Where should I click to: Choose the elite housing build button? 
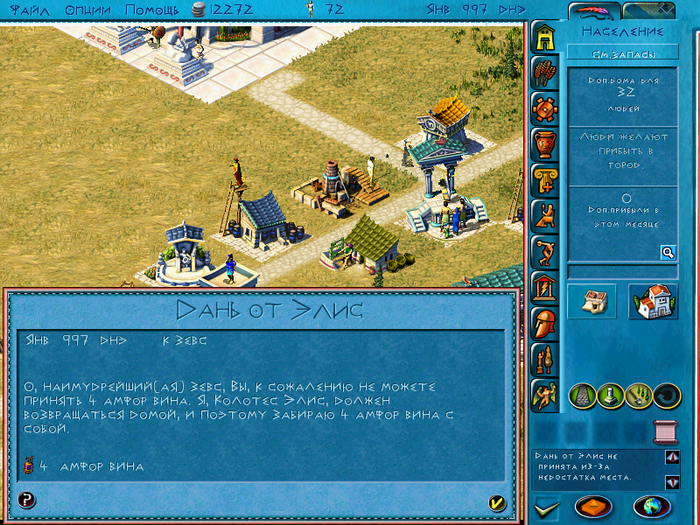[652, 301]
